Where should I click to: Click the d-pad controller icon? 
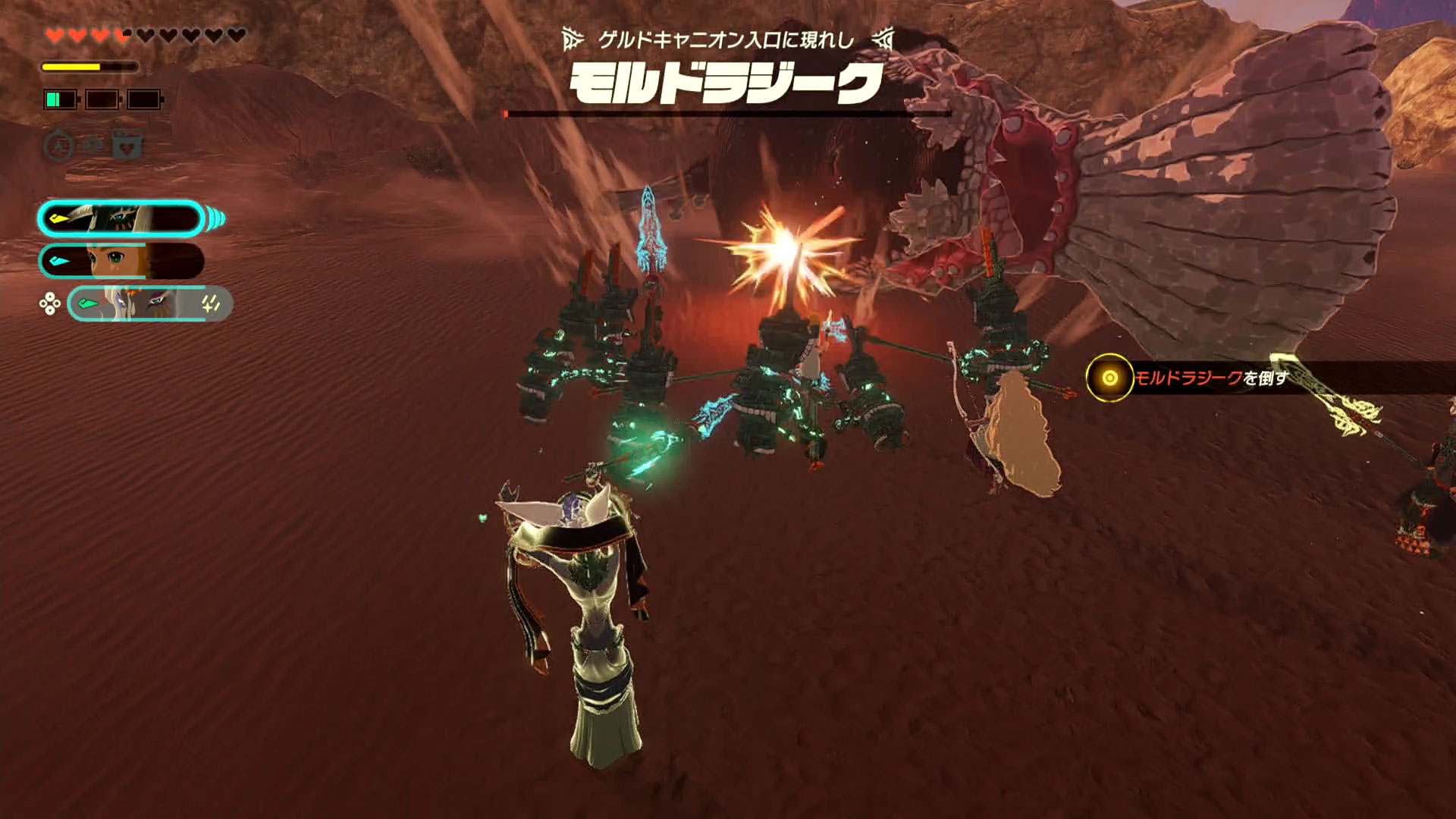(x=49, y=303)
